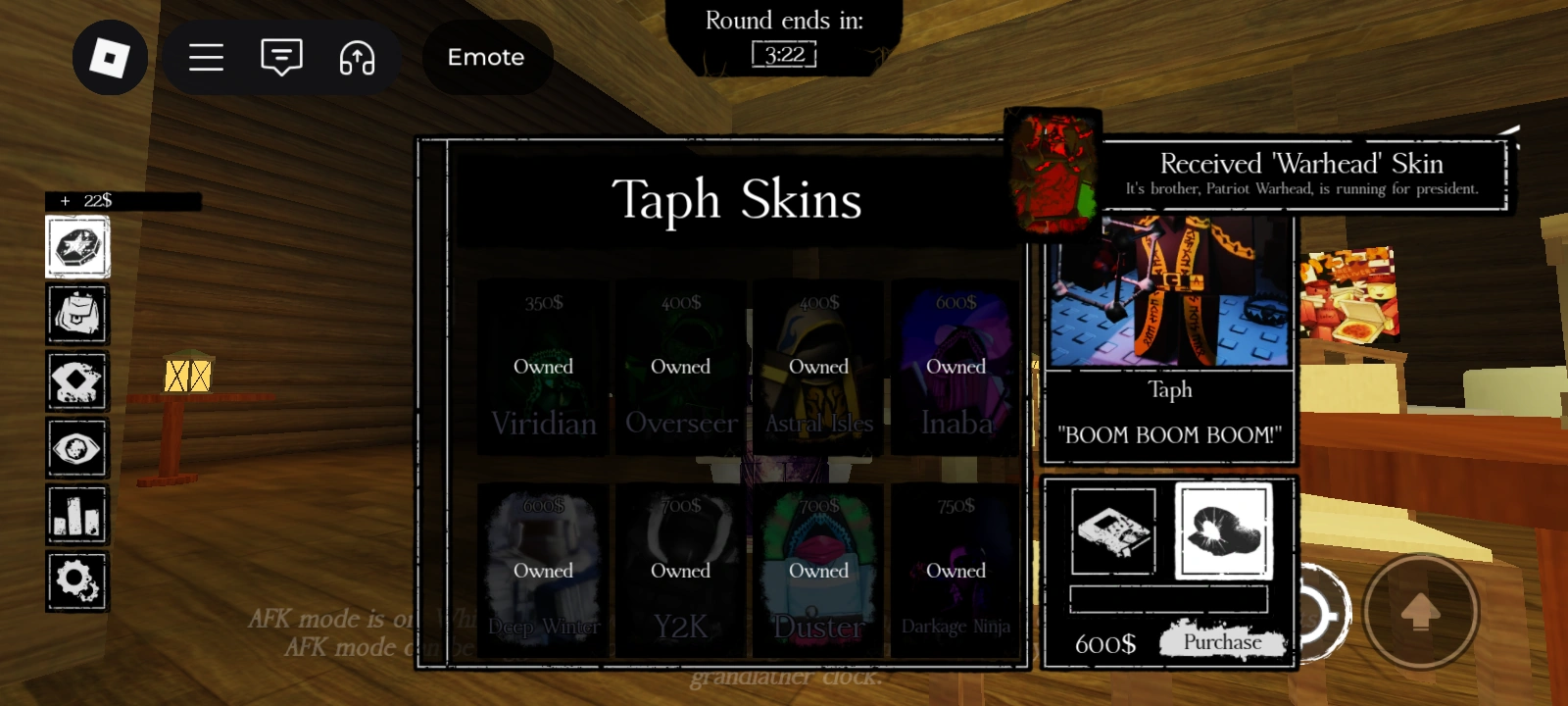Select the star badge shop icon
Viewport: 1568px width, 706px height.
(77, 246)
